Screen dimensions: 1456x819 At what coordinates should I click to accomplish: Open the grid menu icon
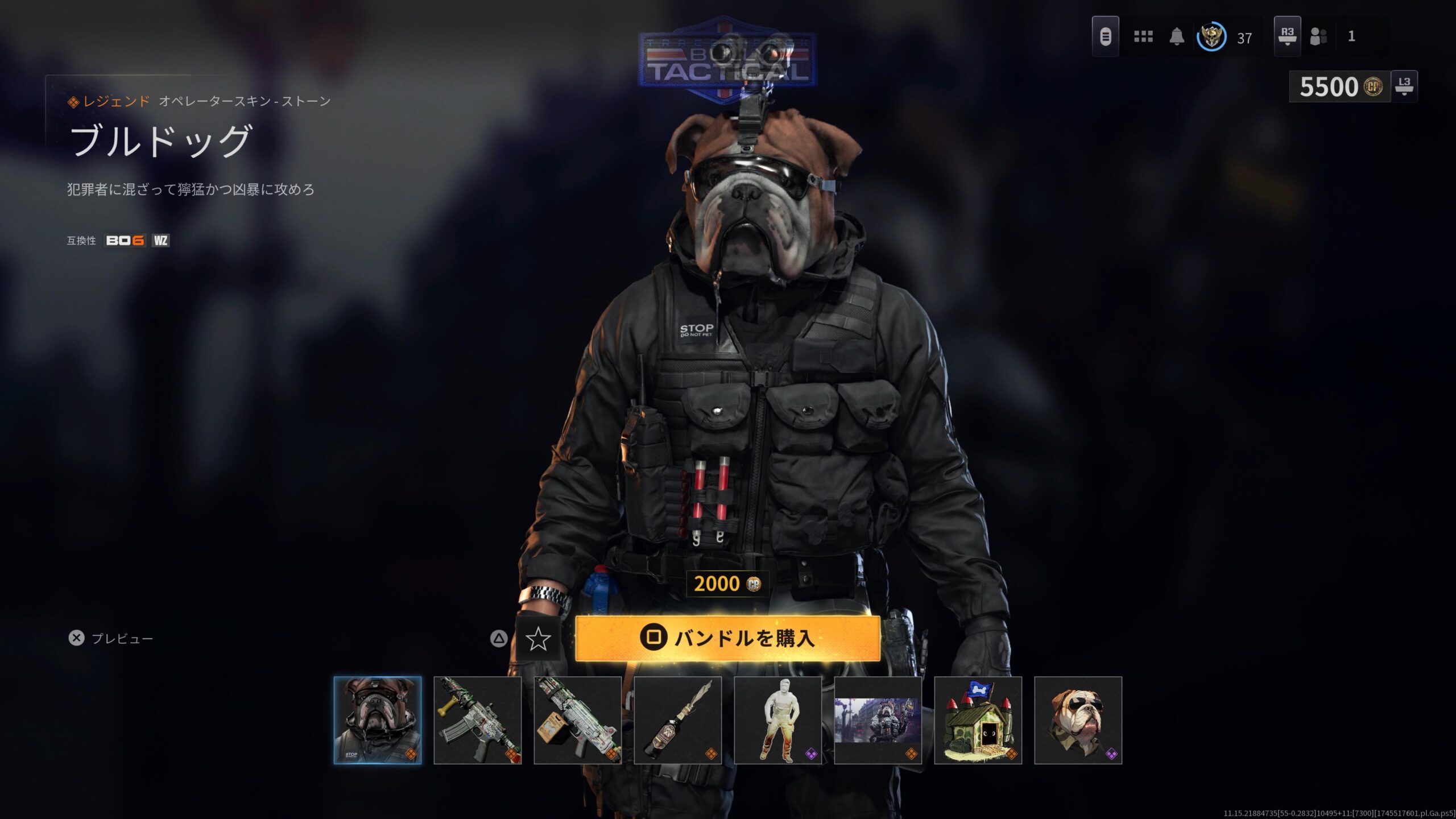tap(1143, 37)
